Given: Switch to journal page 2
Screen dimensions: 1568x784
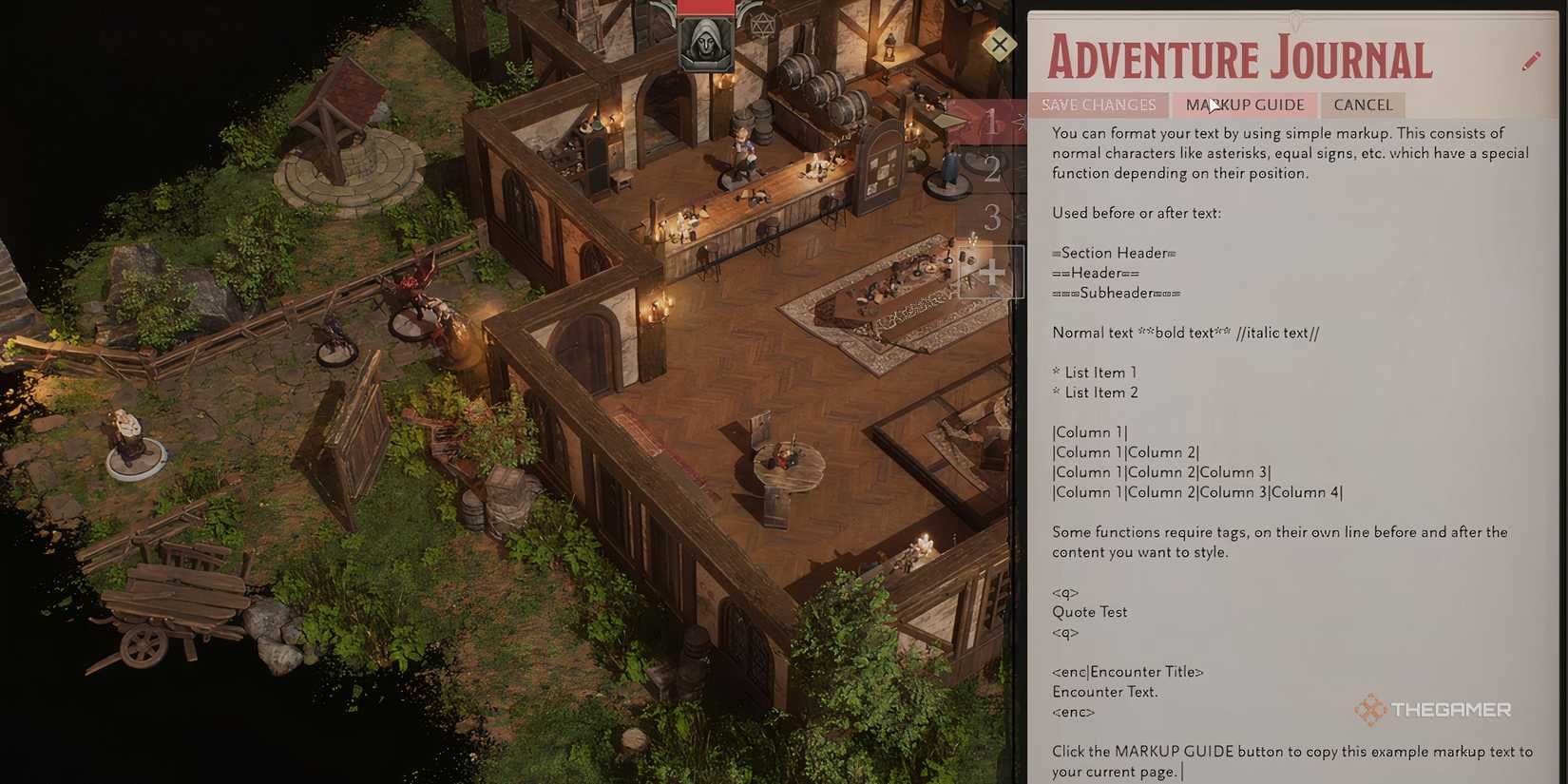Looking at the screenshot, I should point(991,169).
